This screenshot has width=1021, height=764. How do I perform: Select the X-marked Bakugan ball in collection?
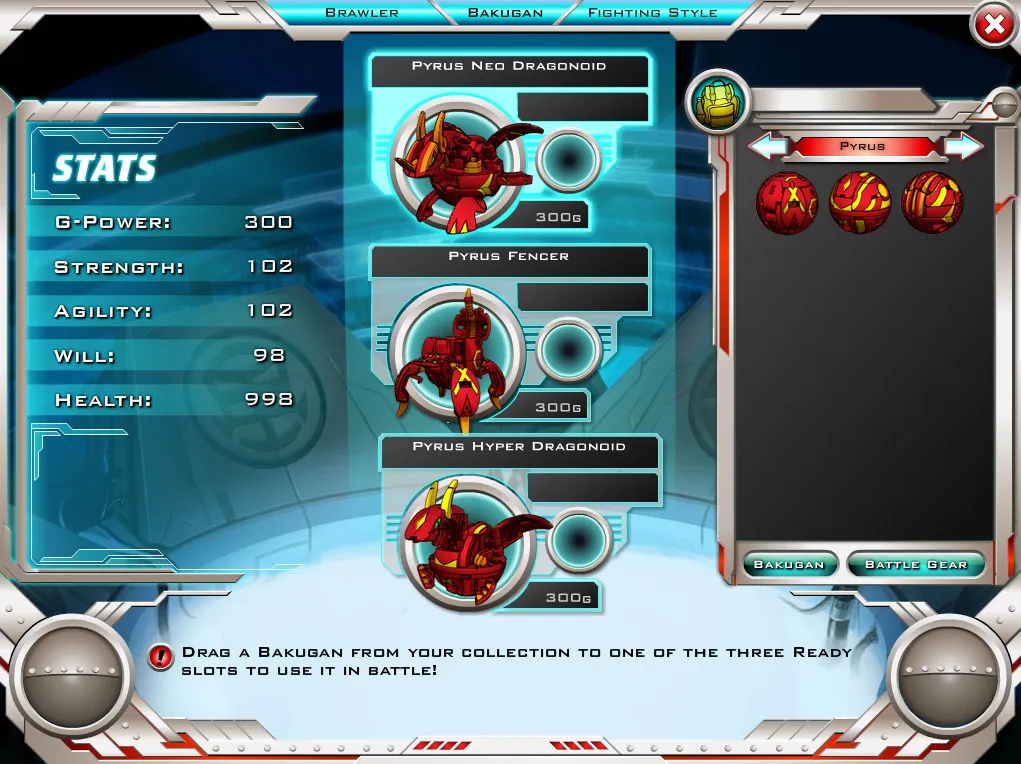click(x=787, y=202)
